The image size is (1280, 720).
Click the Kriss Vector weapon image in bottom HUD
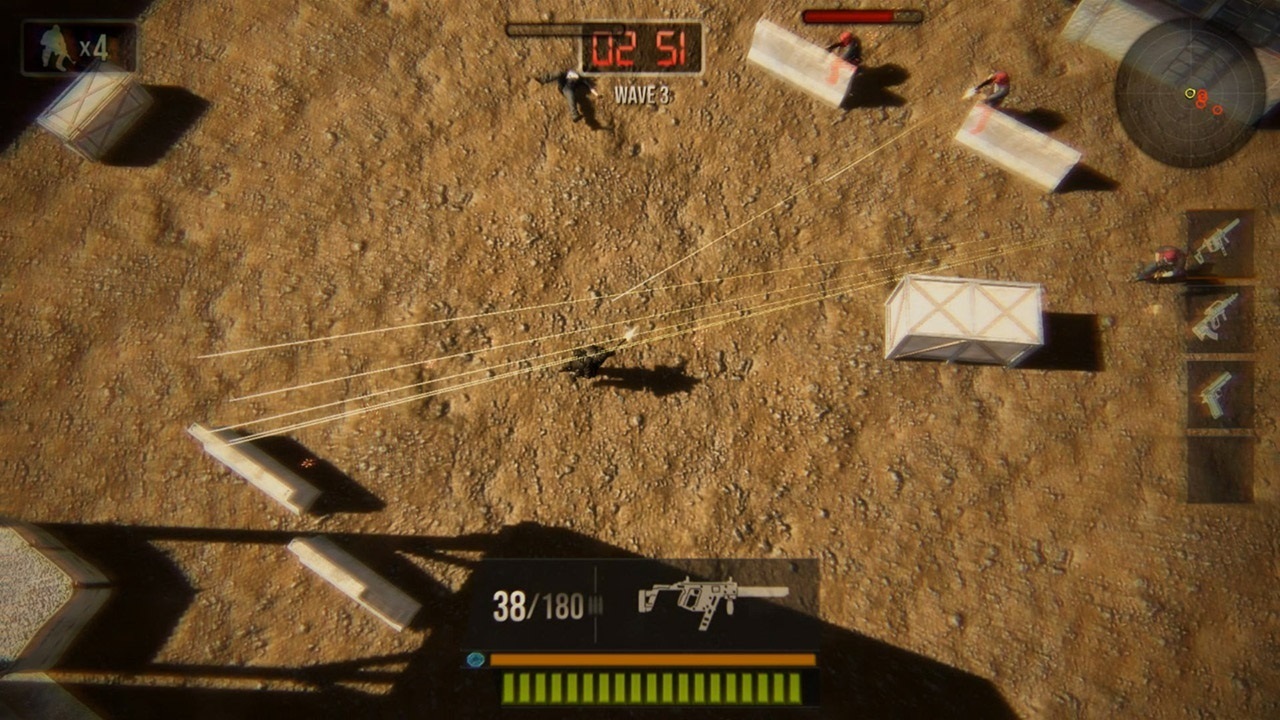click(710, 600)
